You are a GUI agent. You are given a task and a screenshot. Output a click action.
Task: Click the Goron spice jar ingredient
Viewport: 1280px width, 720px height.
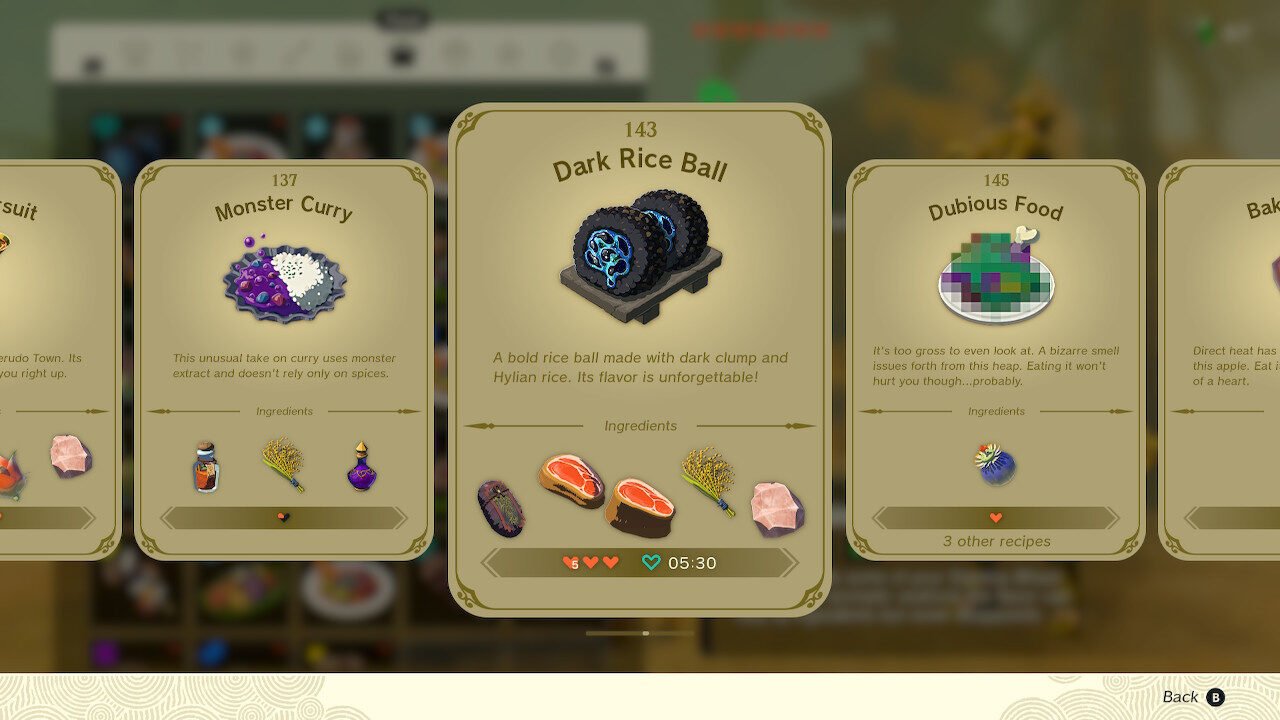[205, 466]
